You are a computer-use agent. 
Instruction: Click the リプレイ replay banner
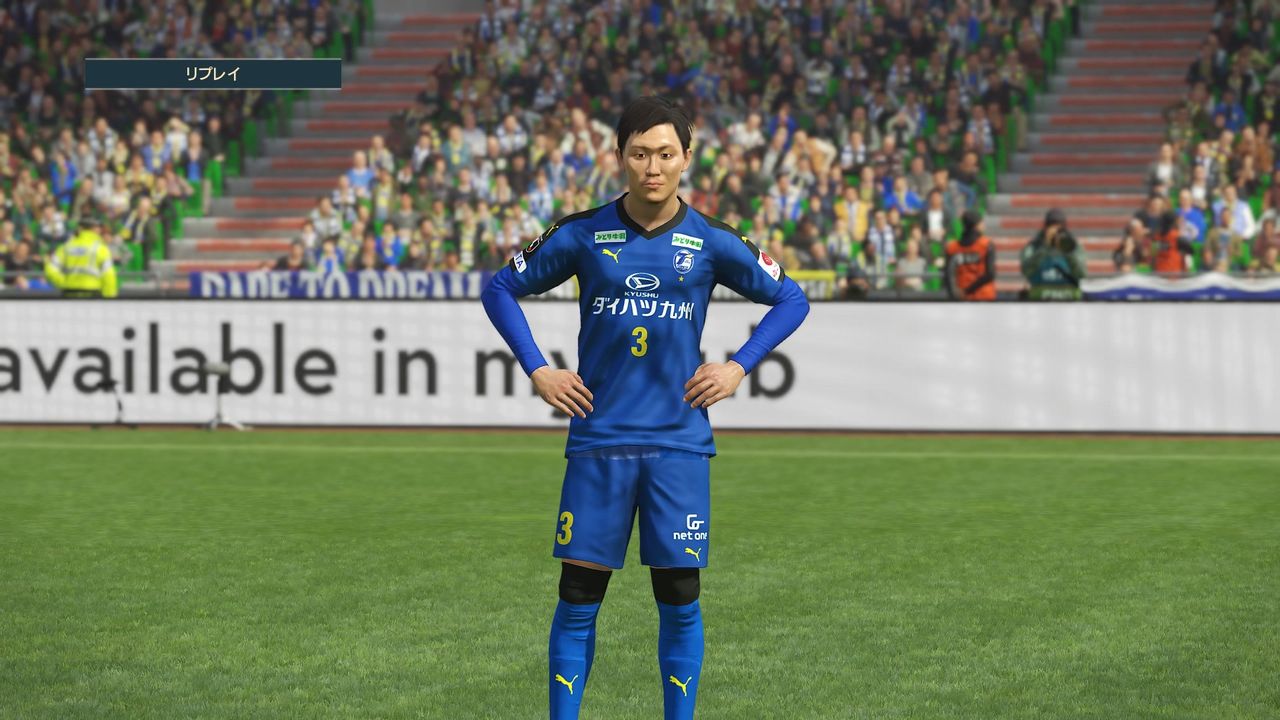point(212,74)
